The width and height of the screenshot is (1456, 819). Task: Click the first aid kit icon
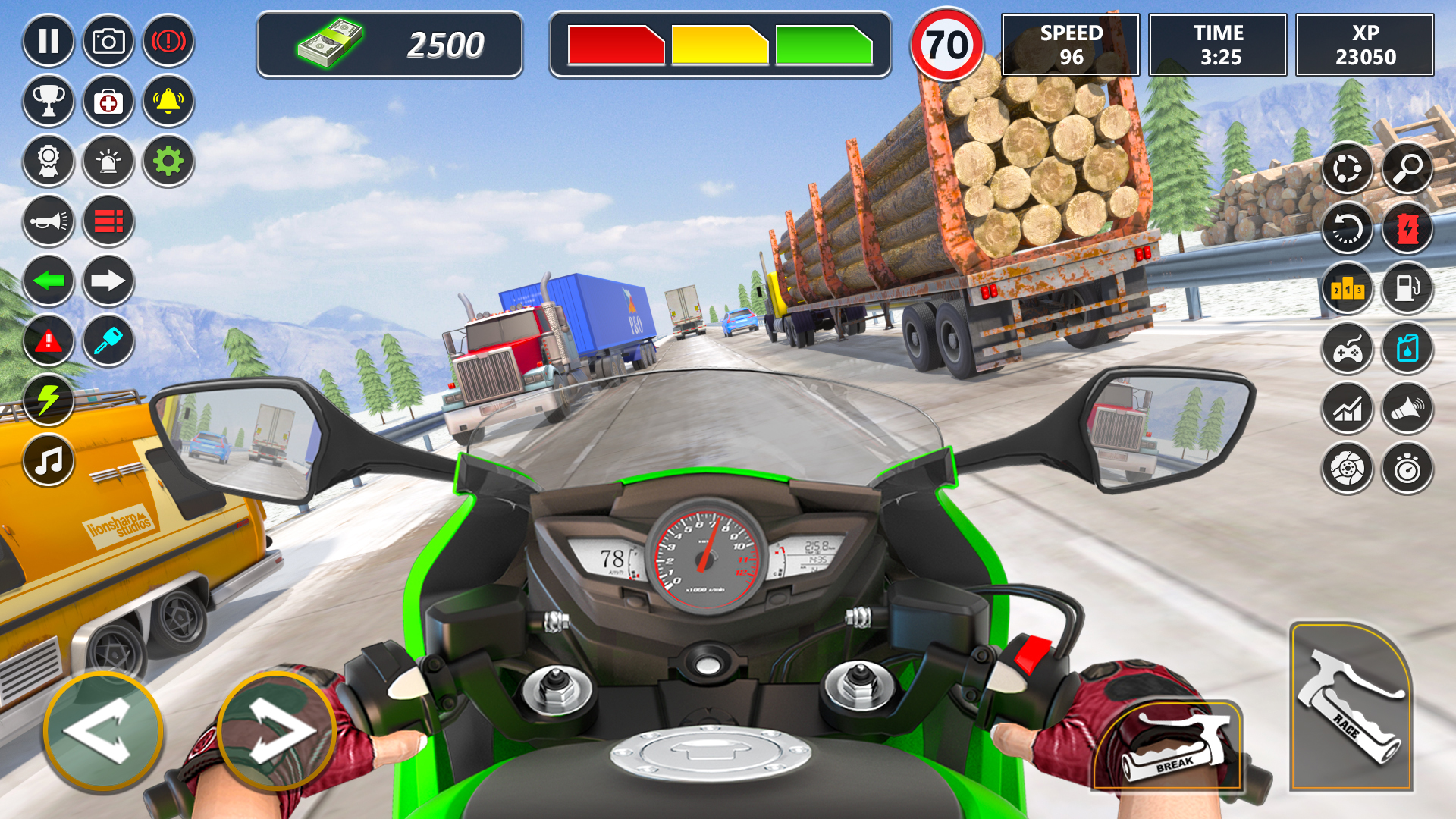coord(108,101)
